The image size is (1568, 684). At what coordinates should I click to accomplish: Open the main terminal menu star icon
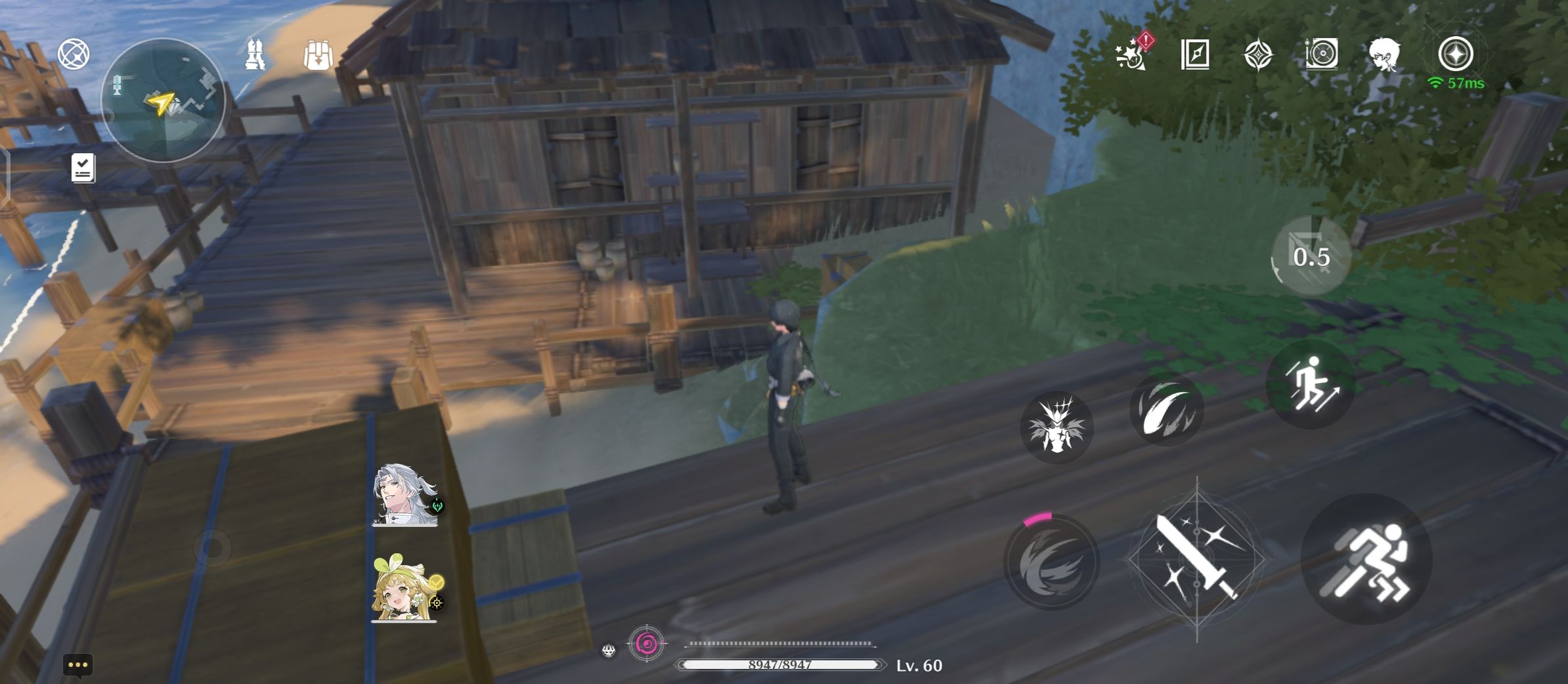coord(1456,54)
